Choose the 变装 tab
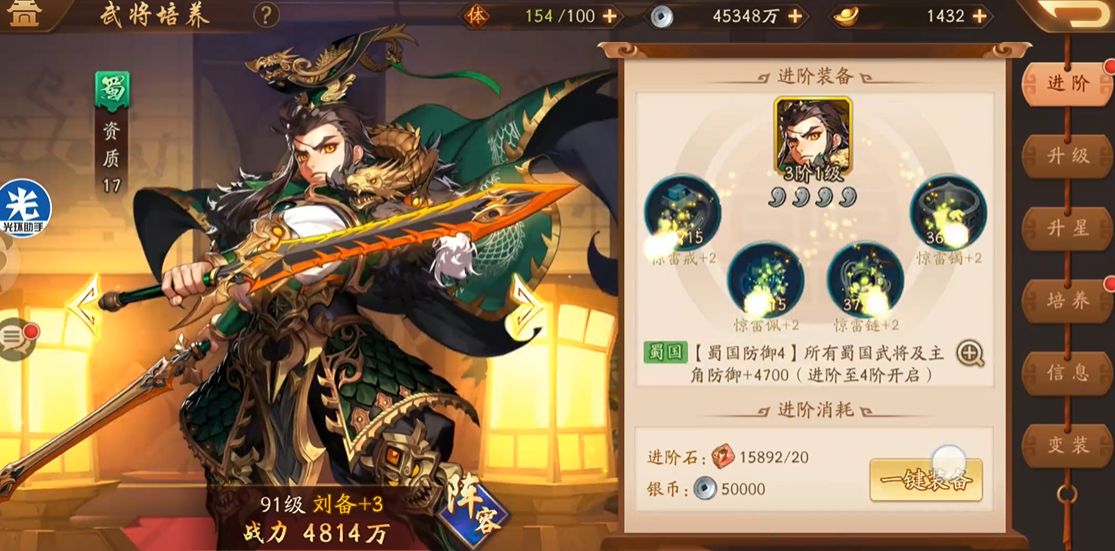Image resolution: width=1115 pixels, height=551 pixels. (x=1067, y=445)
